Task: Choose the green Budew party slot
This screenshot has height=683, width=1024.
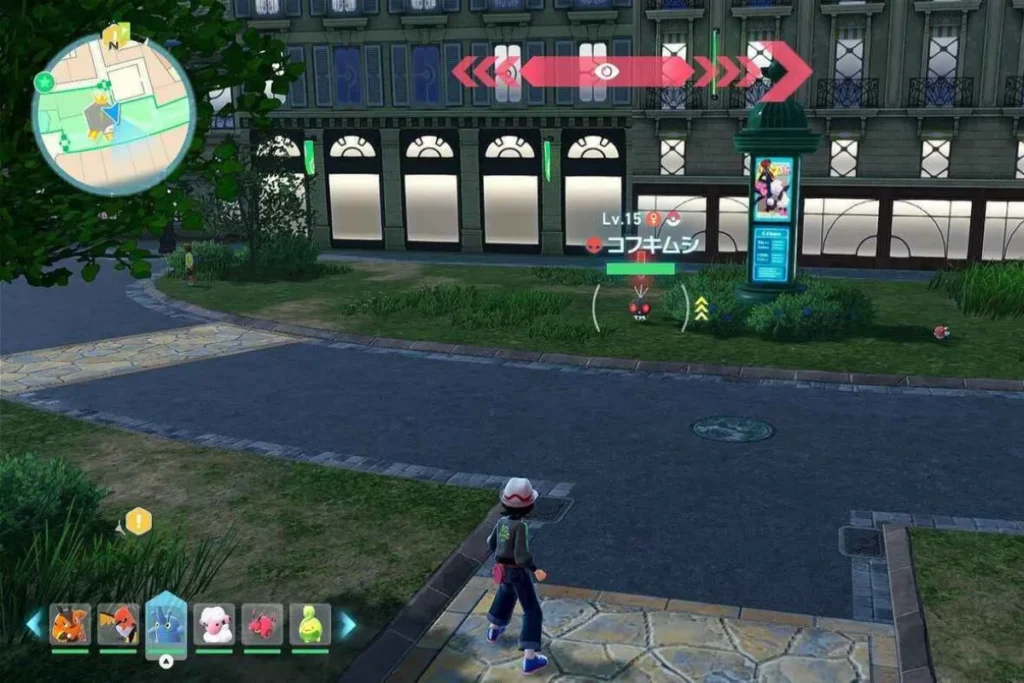Action: click(x=310, y=625)
